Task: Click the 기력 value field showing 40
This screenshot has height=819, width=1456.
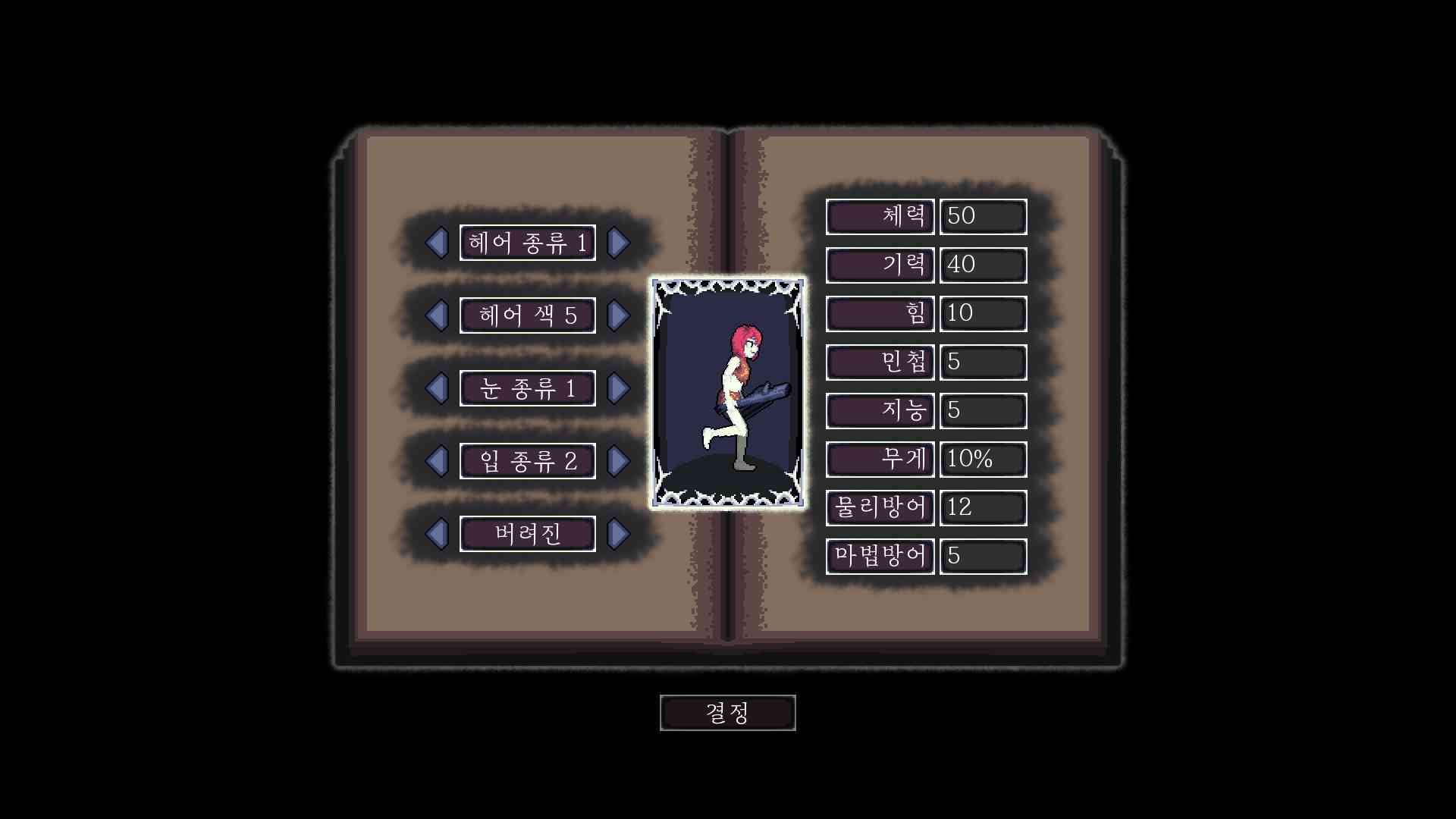Action: 983,265
